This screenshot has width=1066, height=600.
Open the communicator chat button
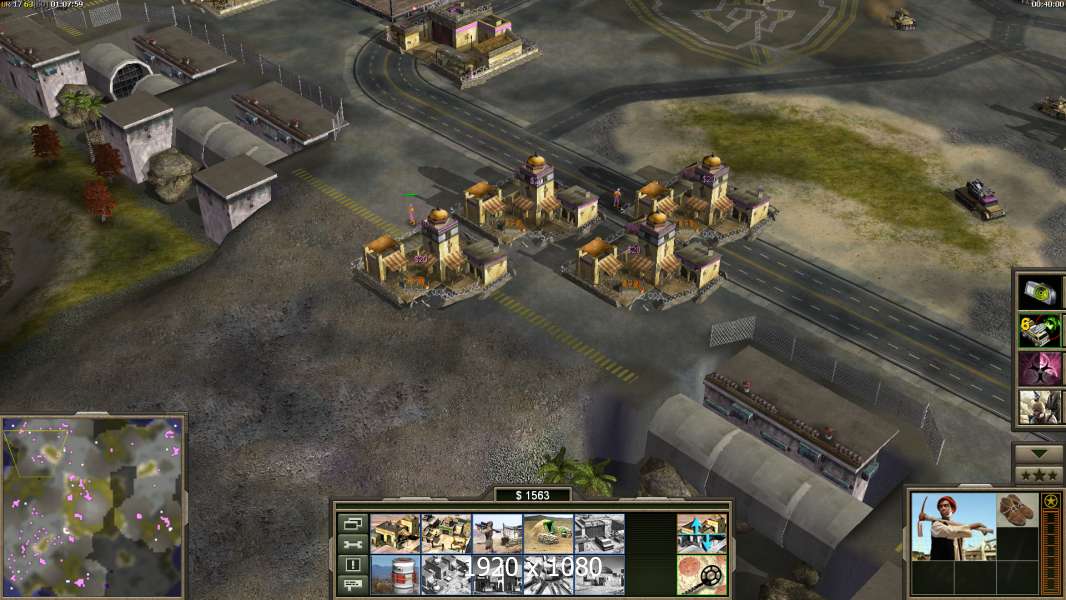click(x=353, y=585)
